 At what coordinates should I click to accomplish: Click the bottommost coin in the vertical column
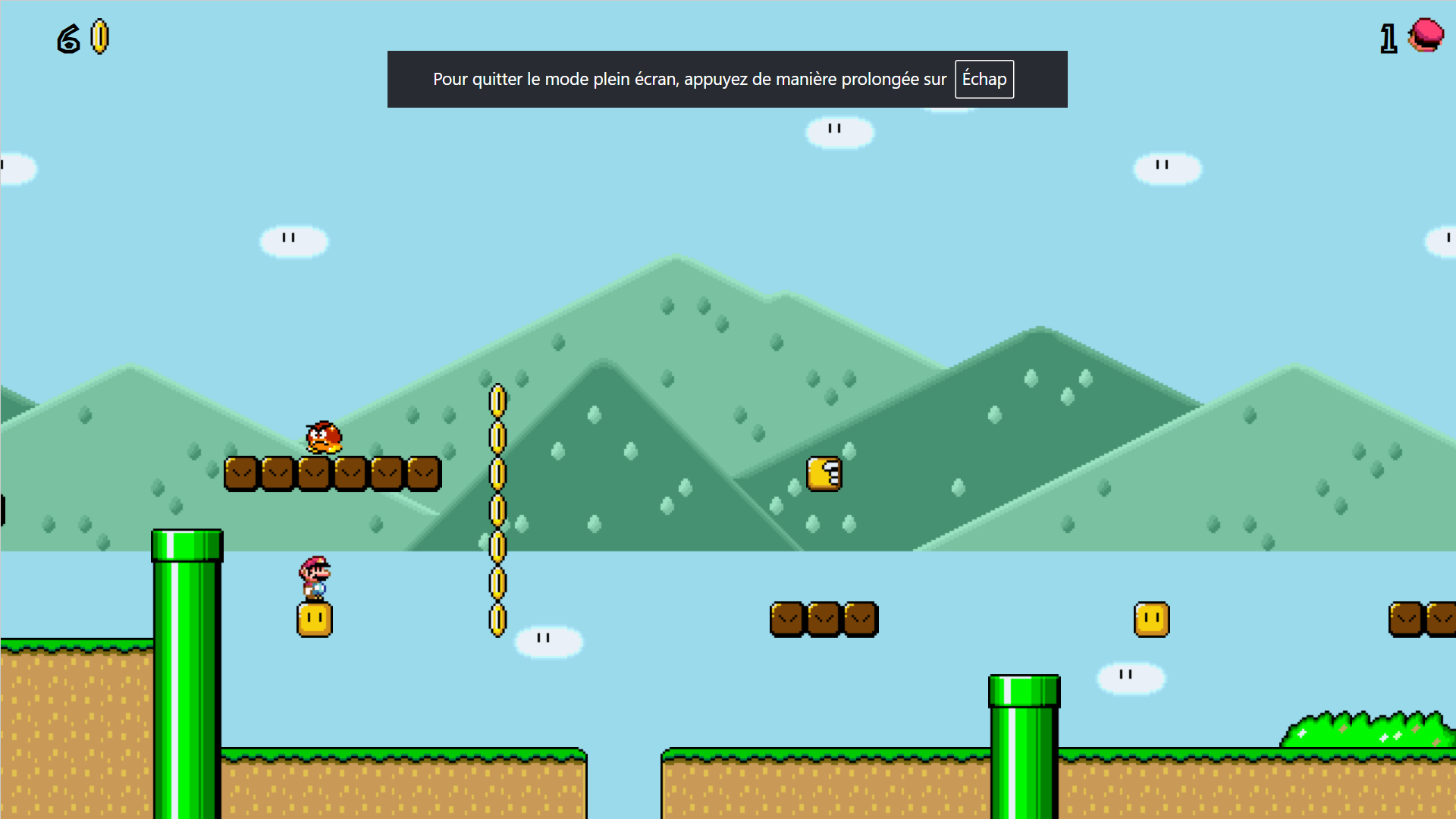(498, 620)
